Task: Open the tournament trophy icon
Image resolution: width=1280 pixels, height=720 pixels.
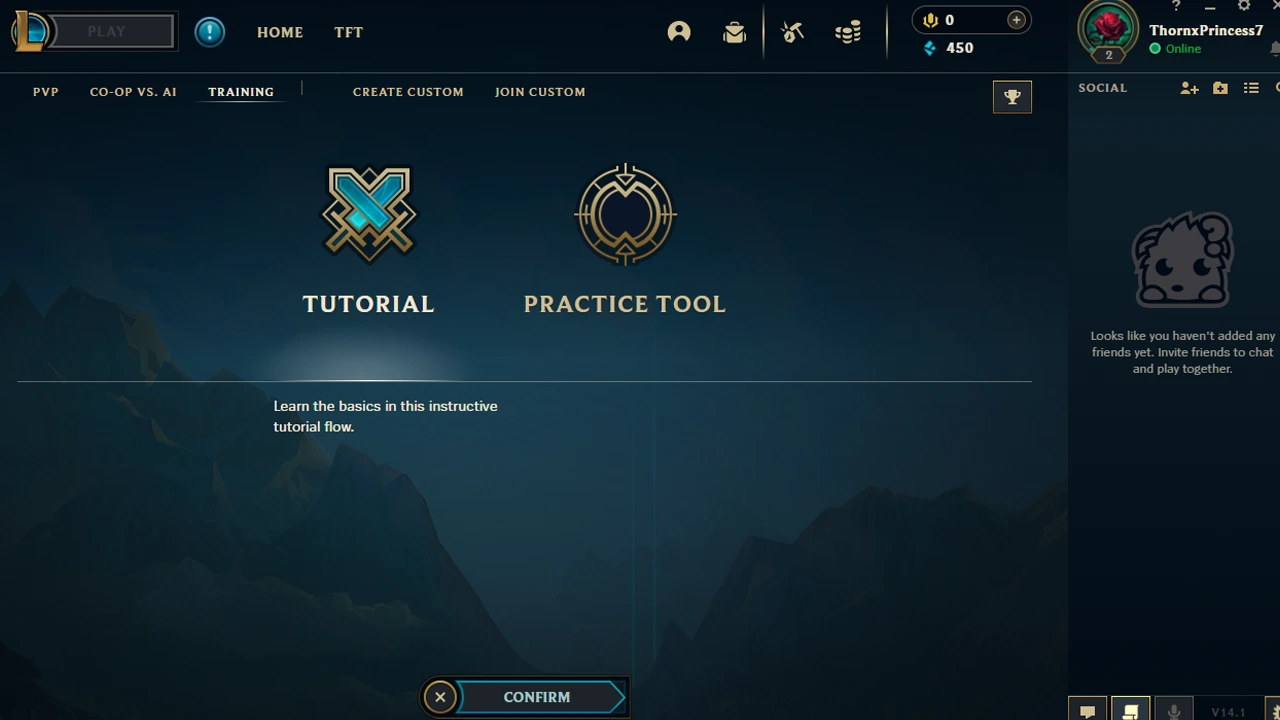Action: pos(1012,96)
